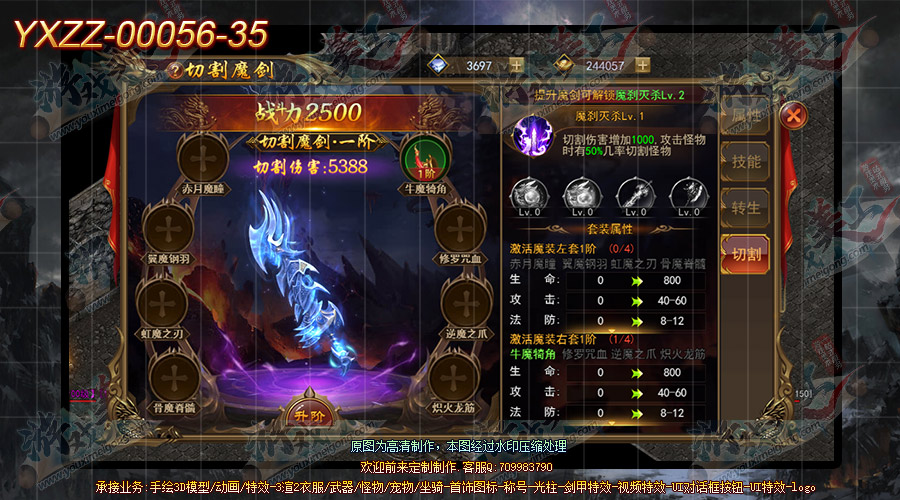
Task: Switch to the 属性 tab
Action: click(x=746, y=117)
